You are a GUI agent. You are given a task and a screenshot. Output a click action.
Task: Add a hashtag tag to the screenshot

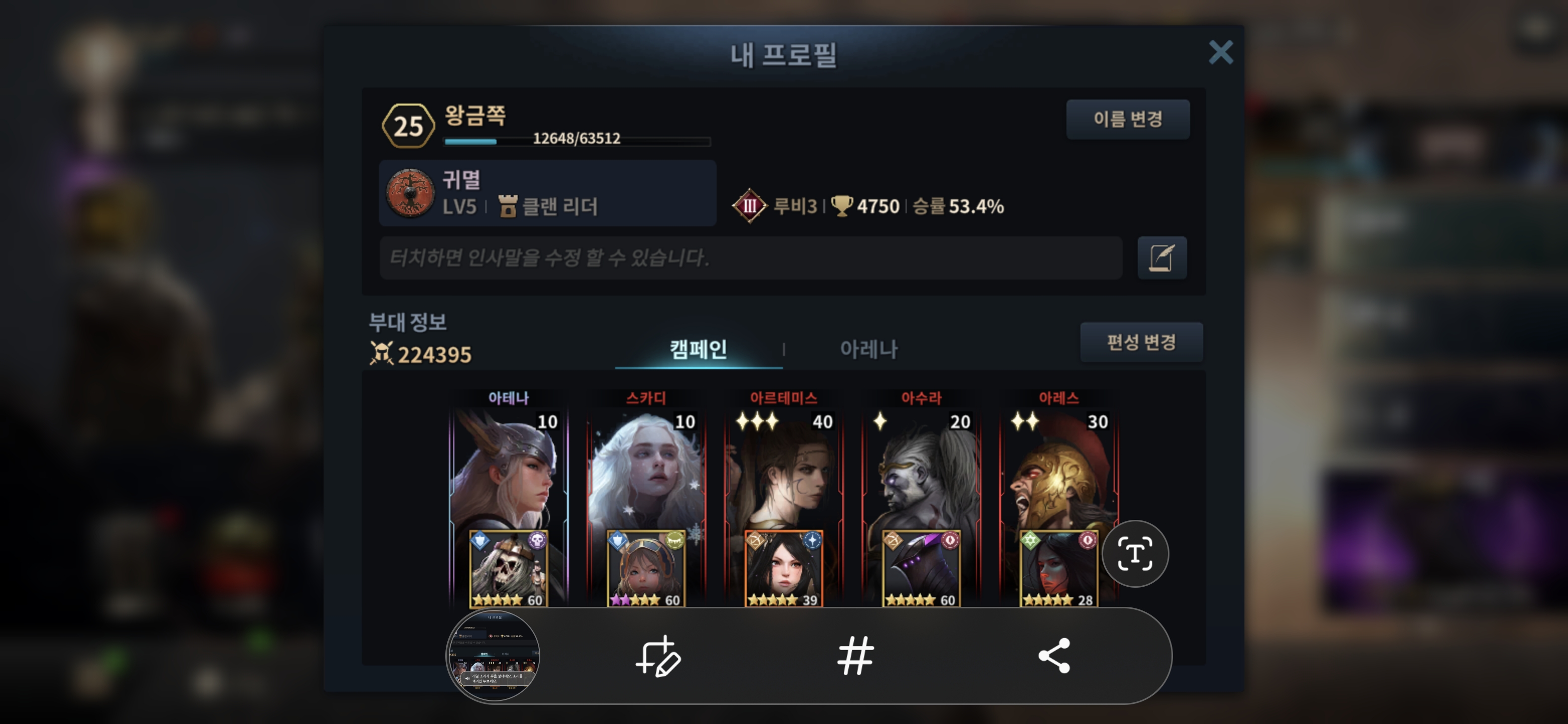pos(855,656)
